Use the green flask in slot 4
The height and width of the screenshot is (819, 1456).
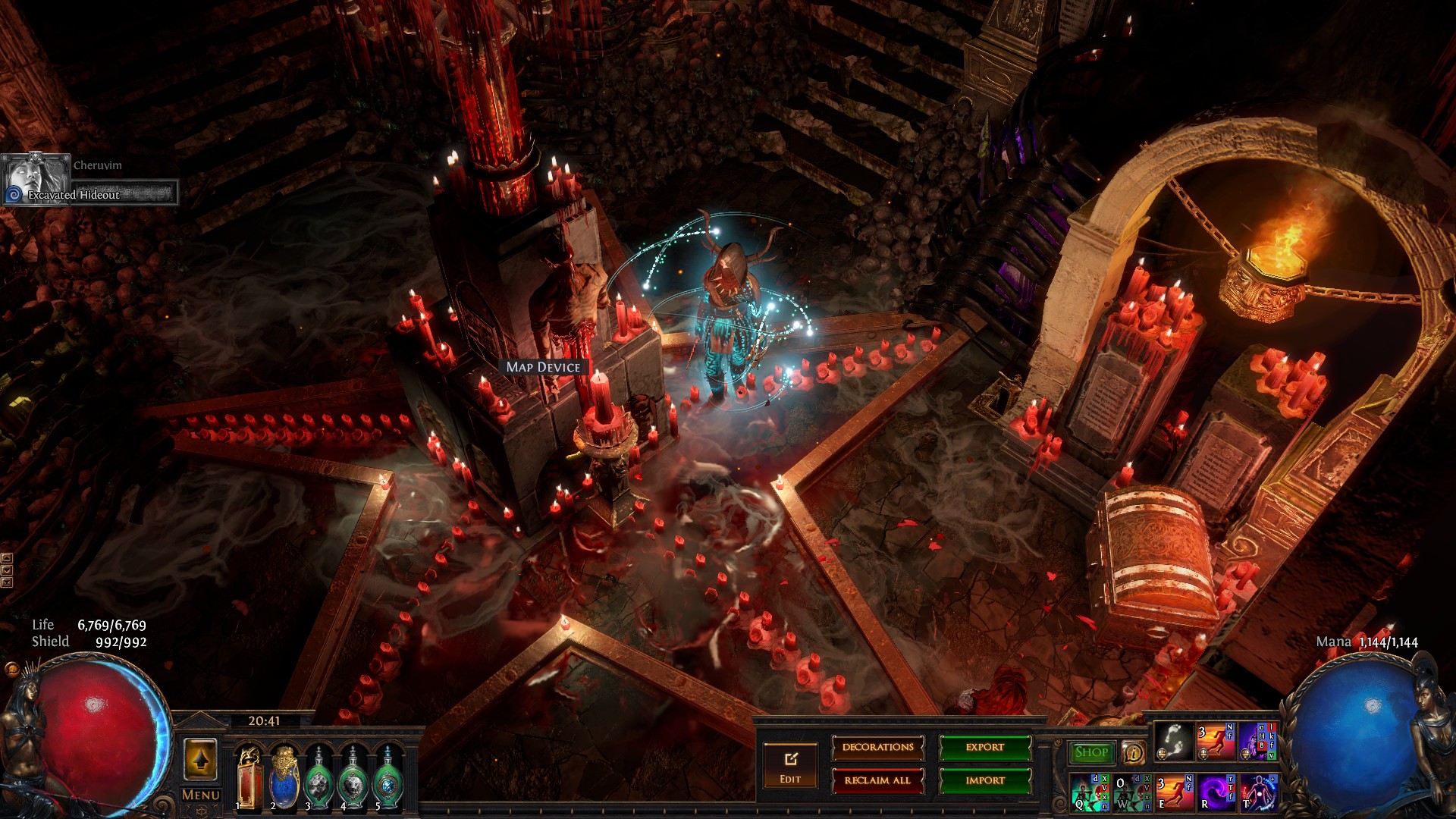pos(353,777)
